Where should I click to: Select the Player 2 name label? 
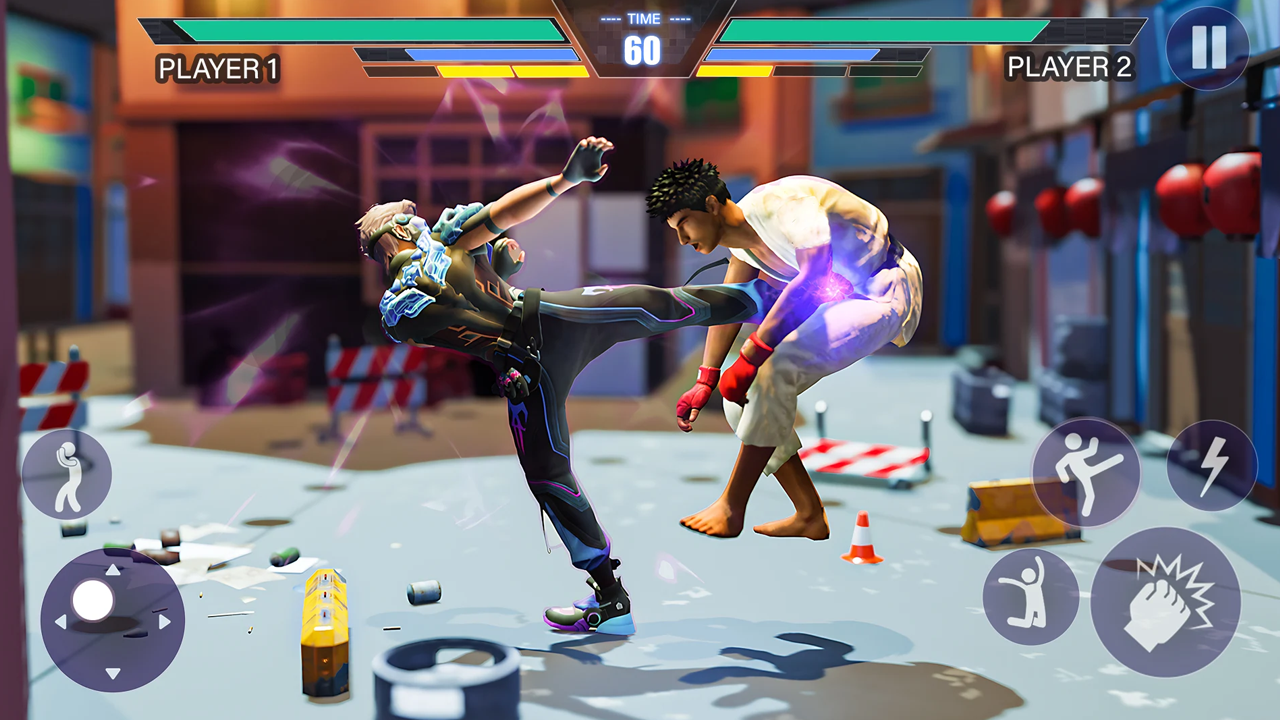1072,67
